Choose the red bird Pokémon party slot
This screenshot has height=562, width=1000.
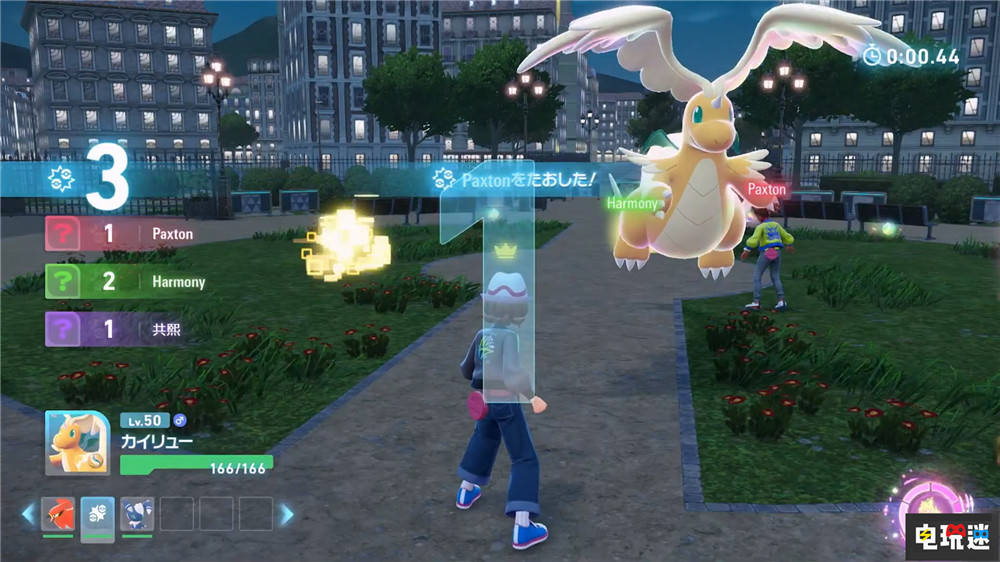tap(58, 513)
